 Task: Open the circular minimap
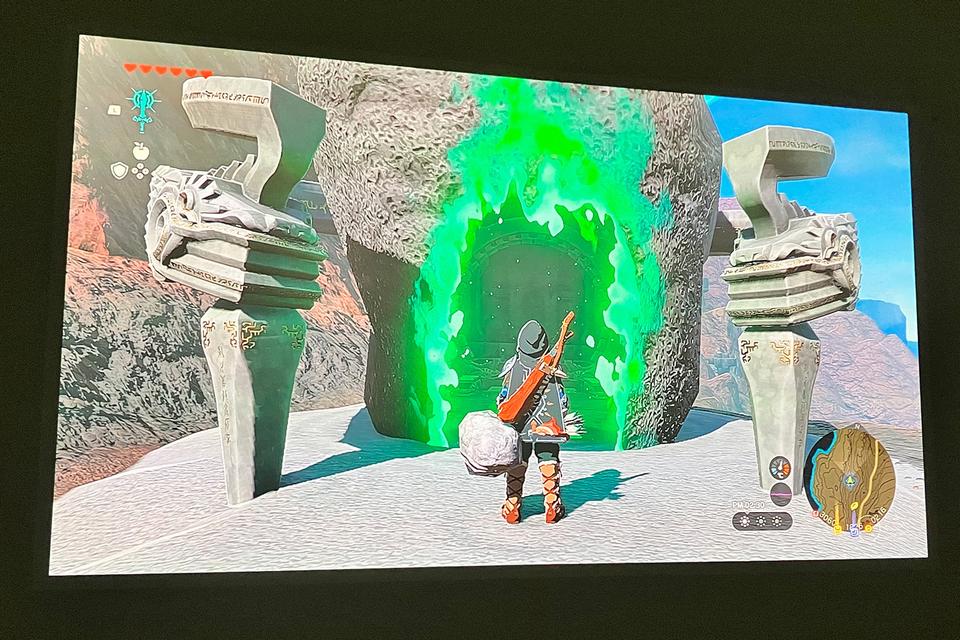[851, 477]
